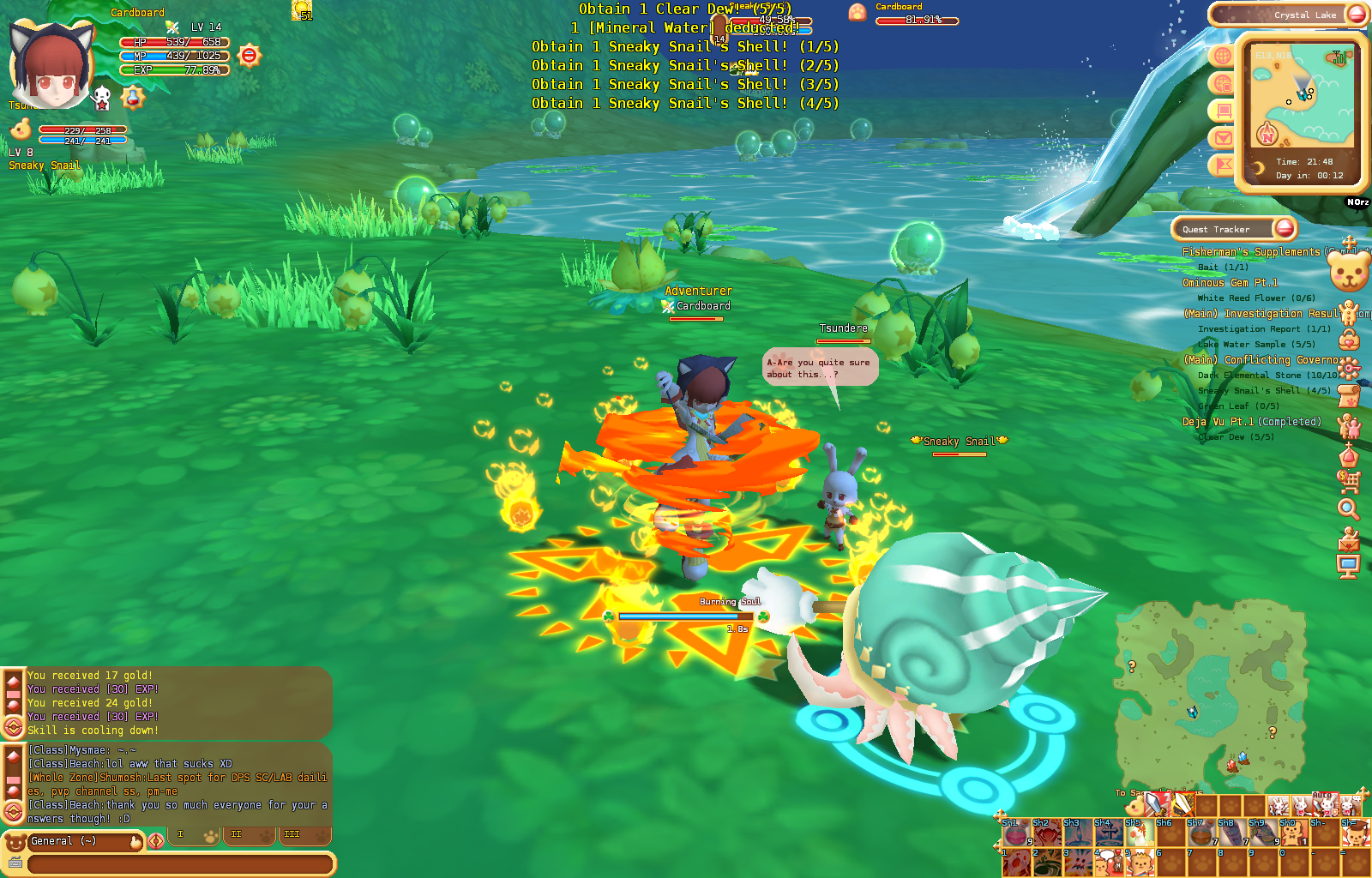Toggle the Auto attack rabbit slot

(1324, 804)
